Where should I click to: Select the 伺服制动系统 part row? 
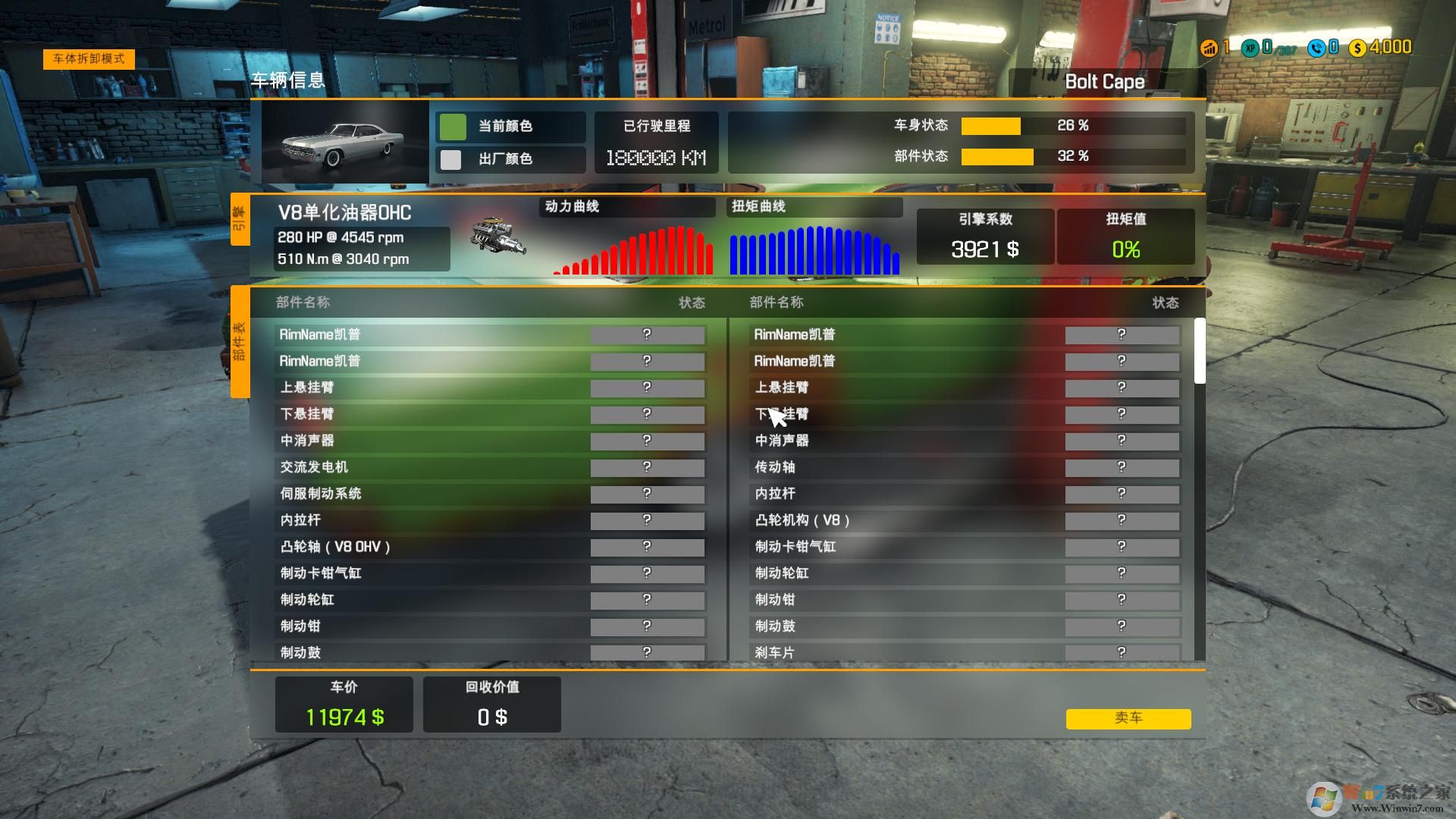(490, 494)
